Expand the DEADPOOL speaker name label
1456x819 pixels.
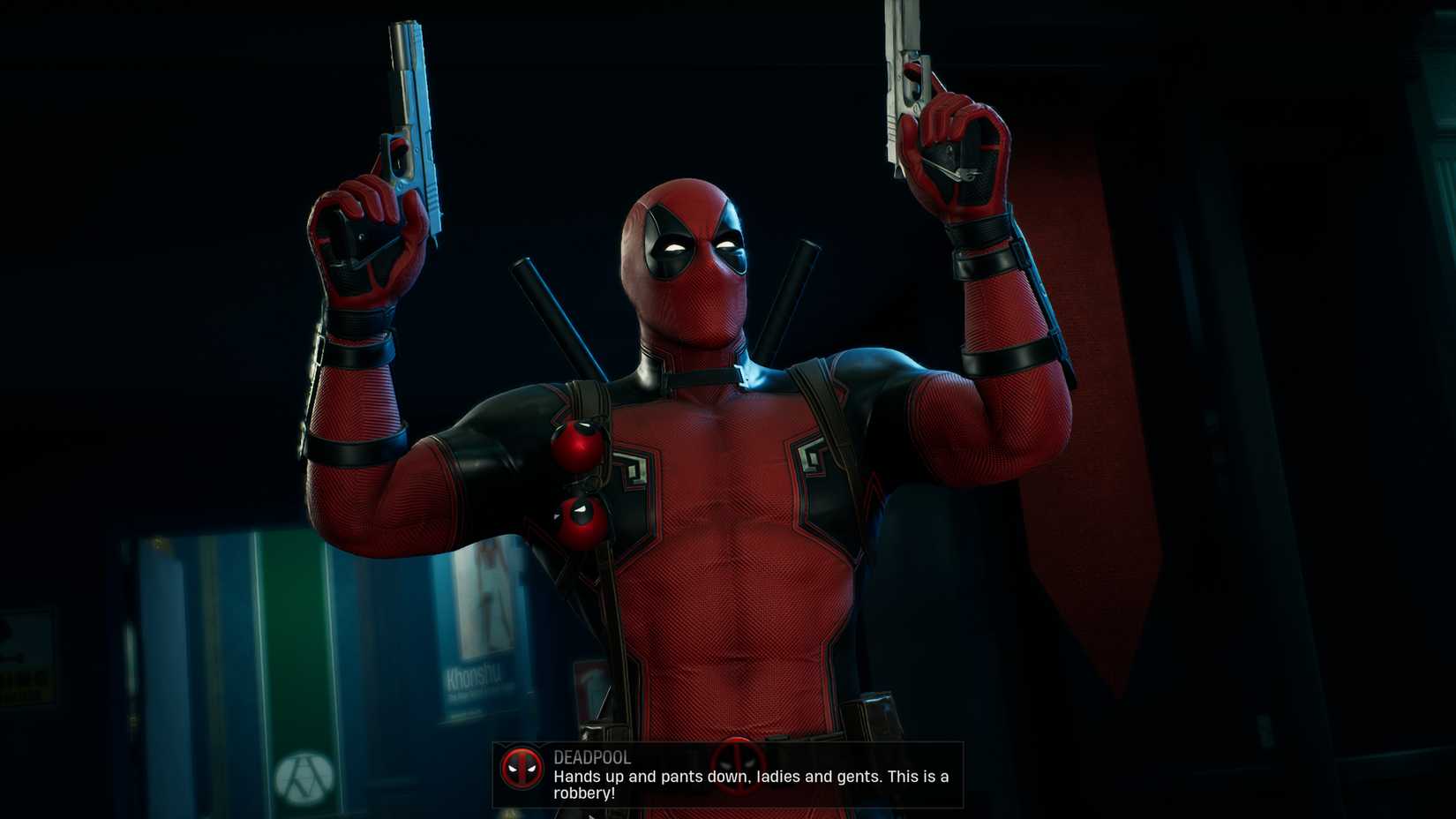click(x=590, y=757)
